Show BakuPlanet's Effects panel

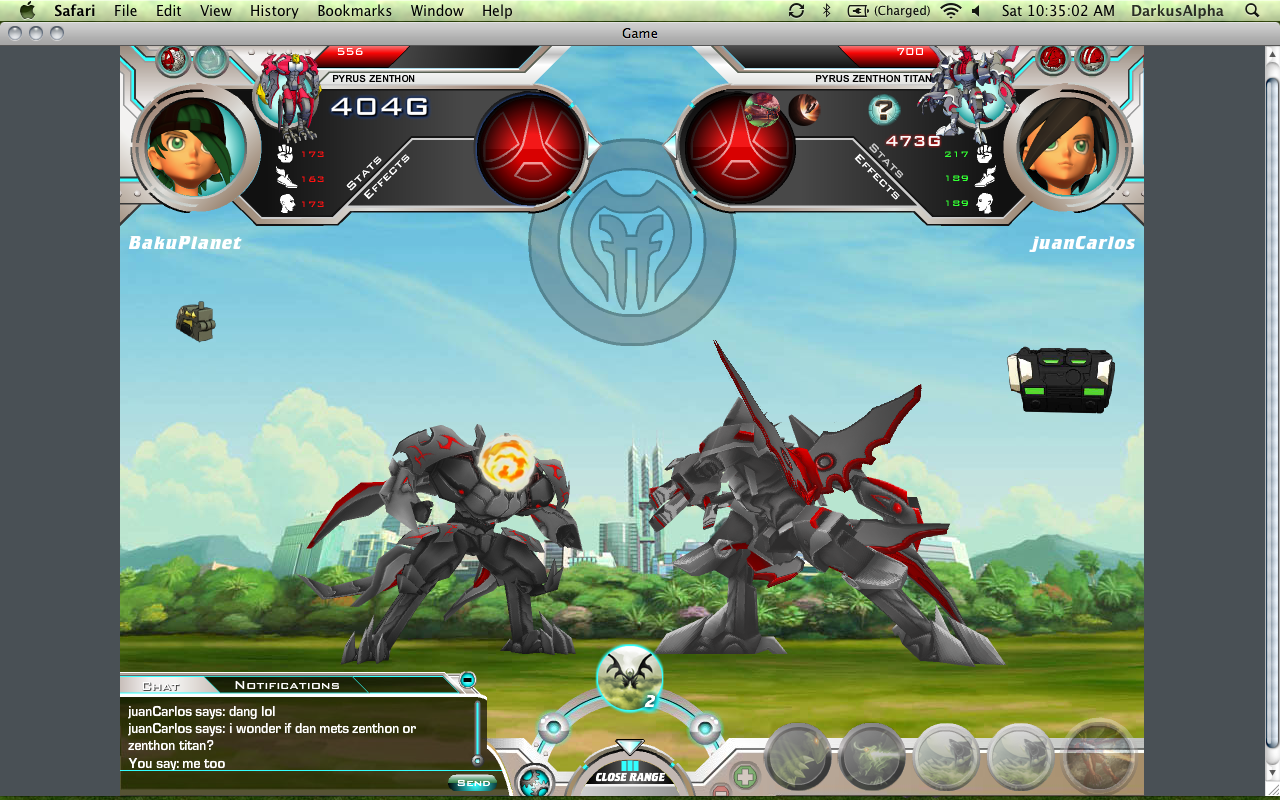(387, 176)
